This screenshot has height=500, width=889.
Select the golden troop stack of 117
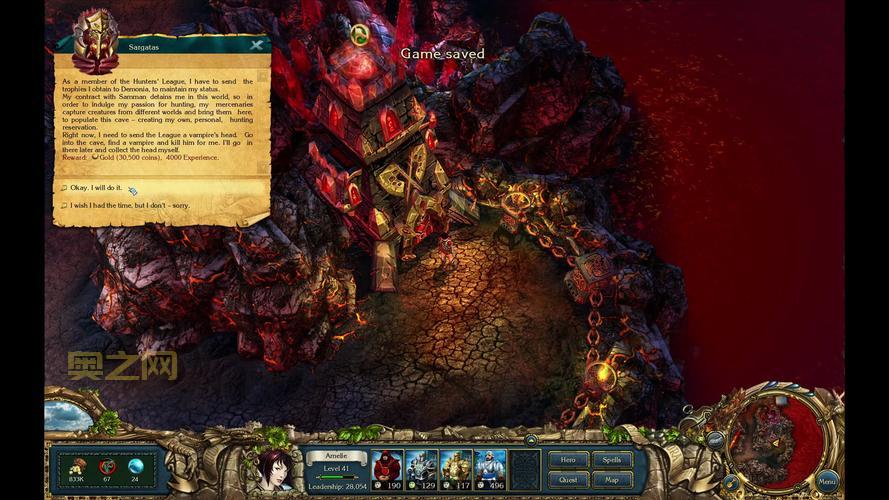(x=456, y=468)
